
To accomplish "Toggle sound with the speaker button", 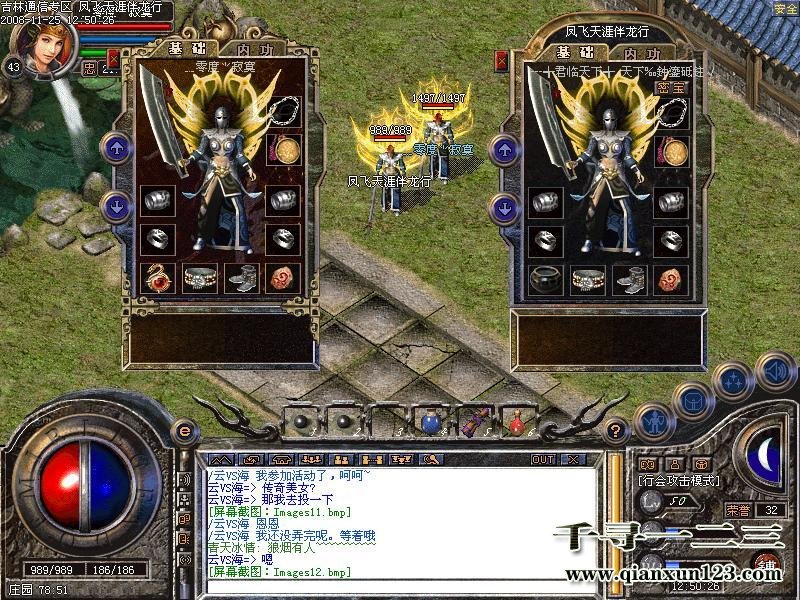I will click(x=774, y=370).
